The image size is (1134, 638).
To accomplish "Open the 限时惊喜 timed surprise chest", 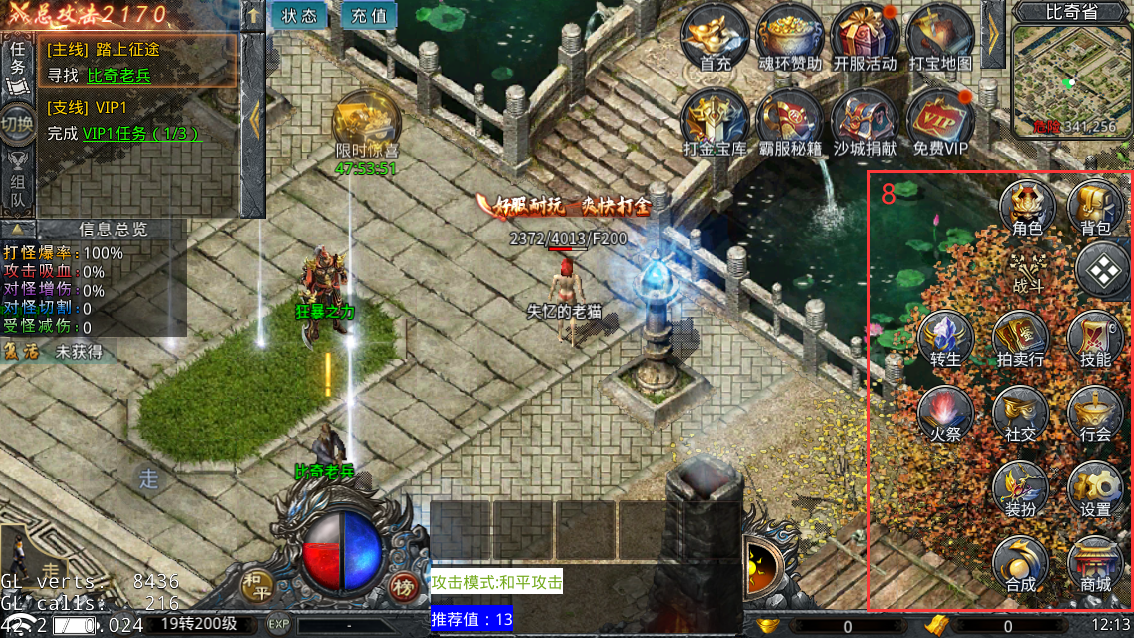I will pyautogui.click(x=367, y=125).
